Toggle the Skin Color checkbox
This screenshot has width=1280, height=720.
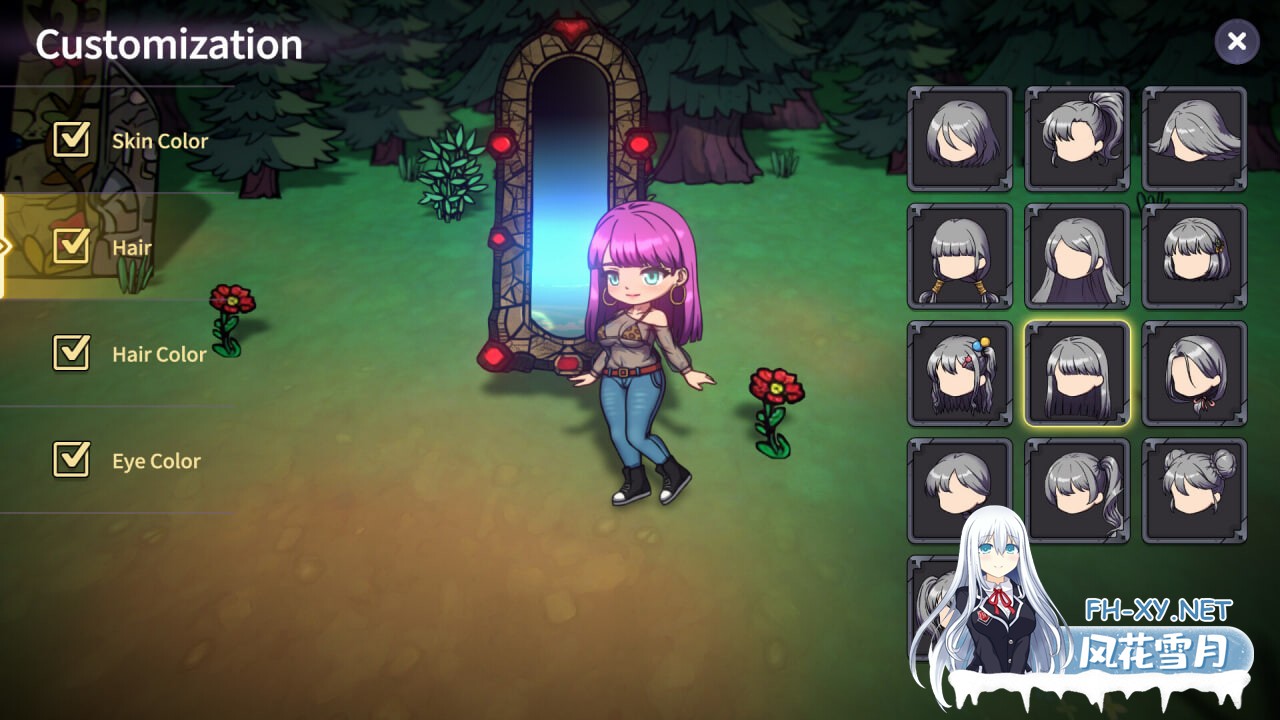(70, 140)
